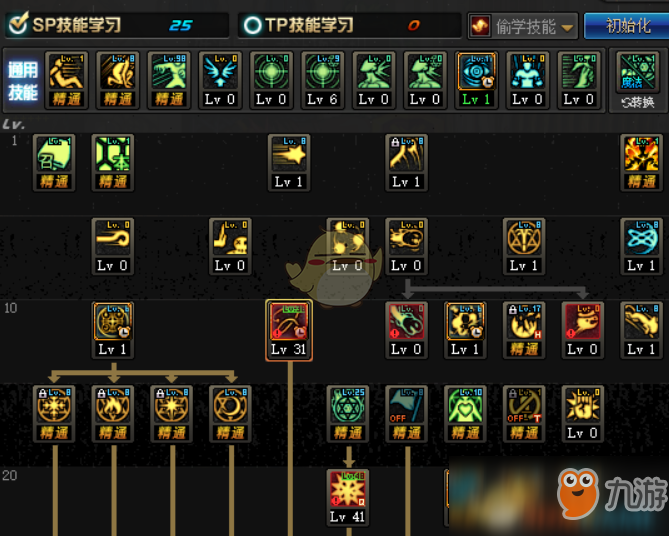The height and width of the screenshot is (536, 669).
Task: Select the explosion skill at Lv 41
Action: coord(347,496)
